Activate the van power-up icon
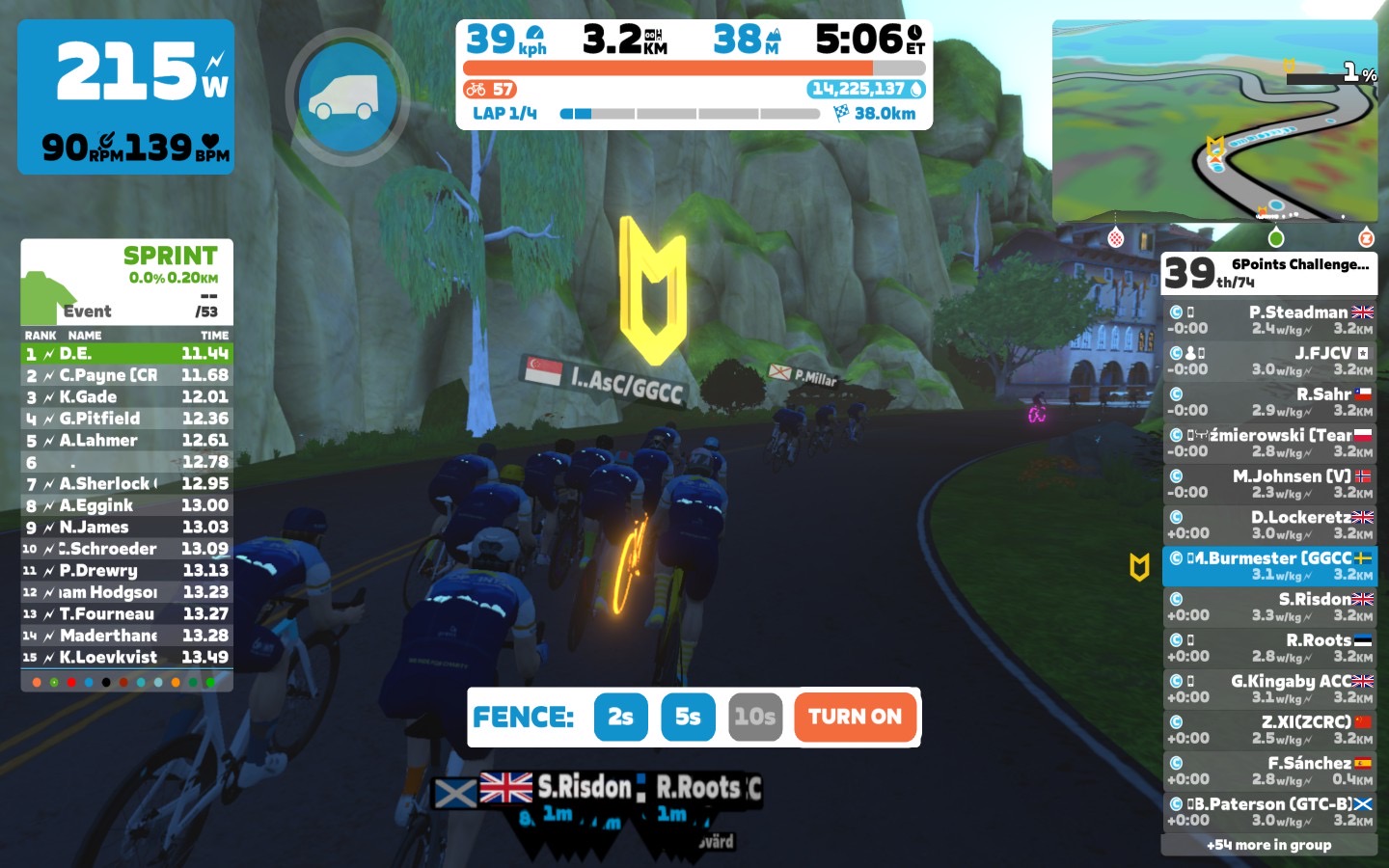Viewport: 1389px width, 868px height. click(343, 97)
